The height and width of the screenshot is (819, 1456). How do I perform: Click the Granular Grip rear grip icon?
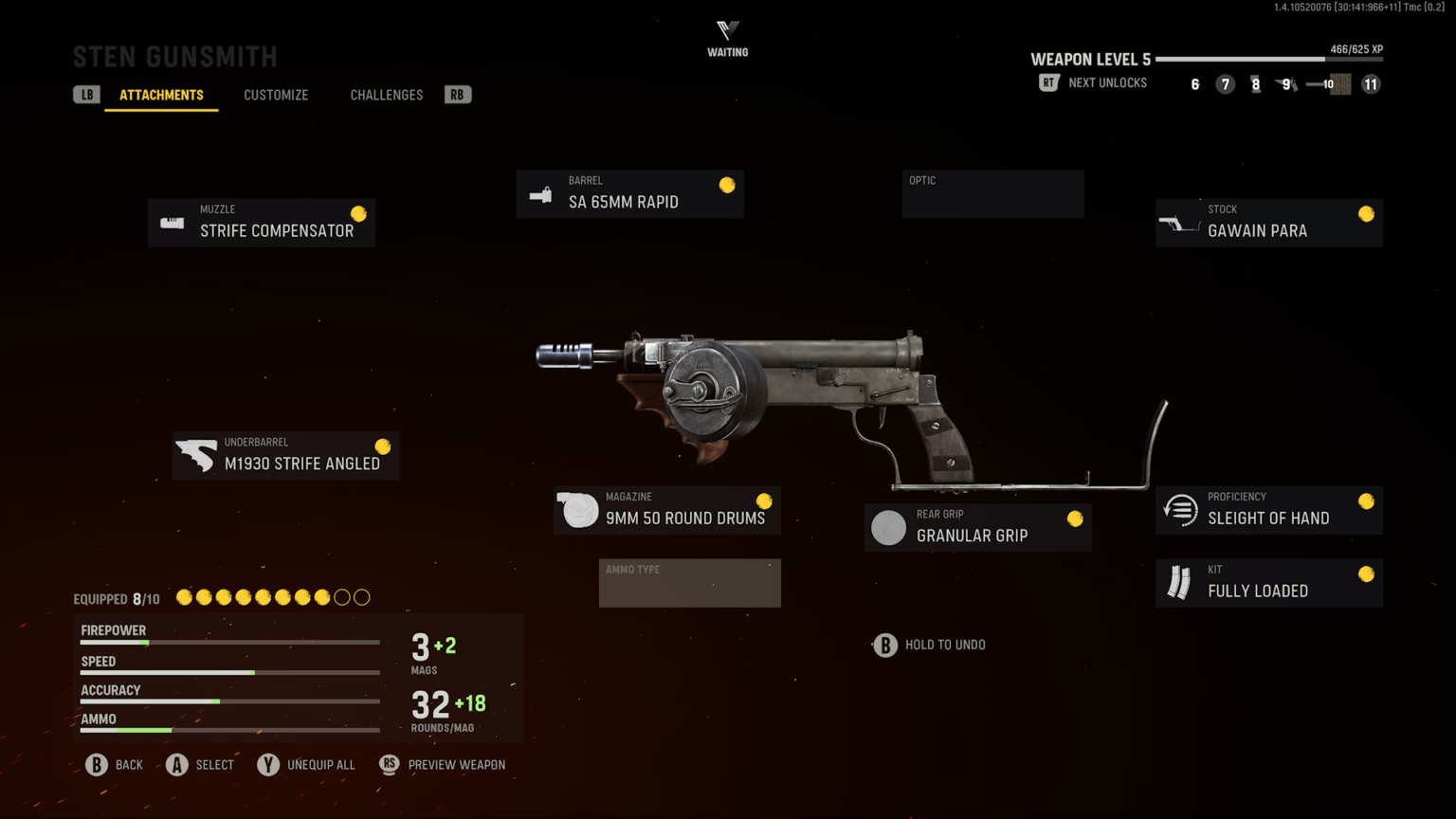(x=888, y=527)
